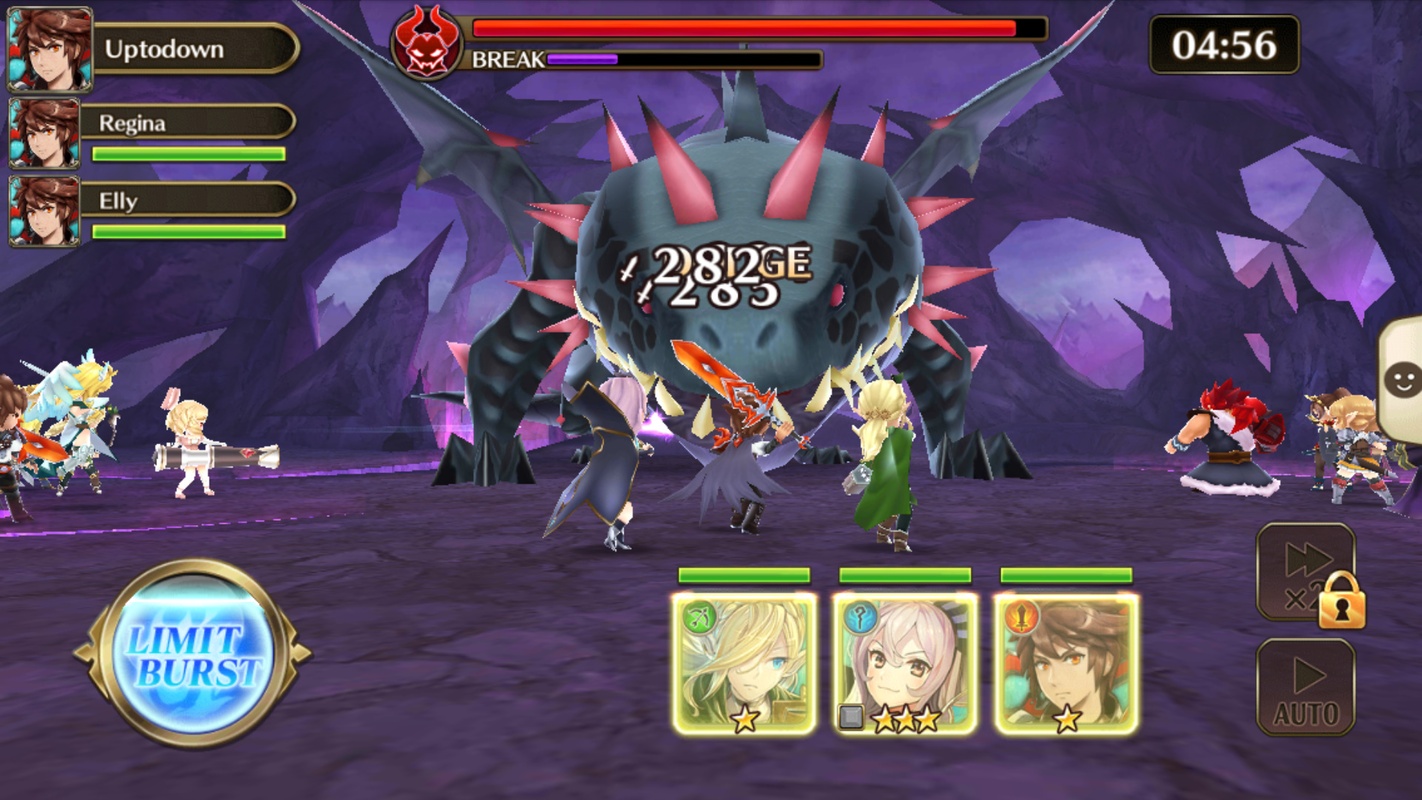The height and width of the screenshot is (800, 1422).
Task: Open the smiley emote tab
Action: pos(1402,379)
